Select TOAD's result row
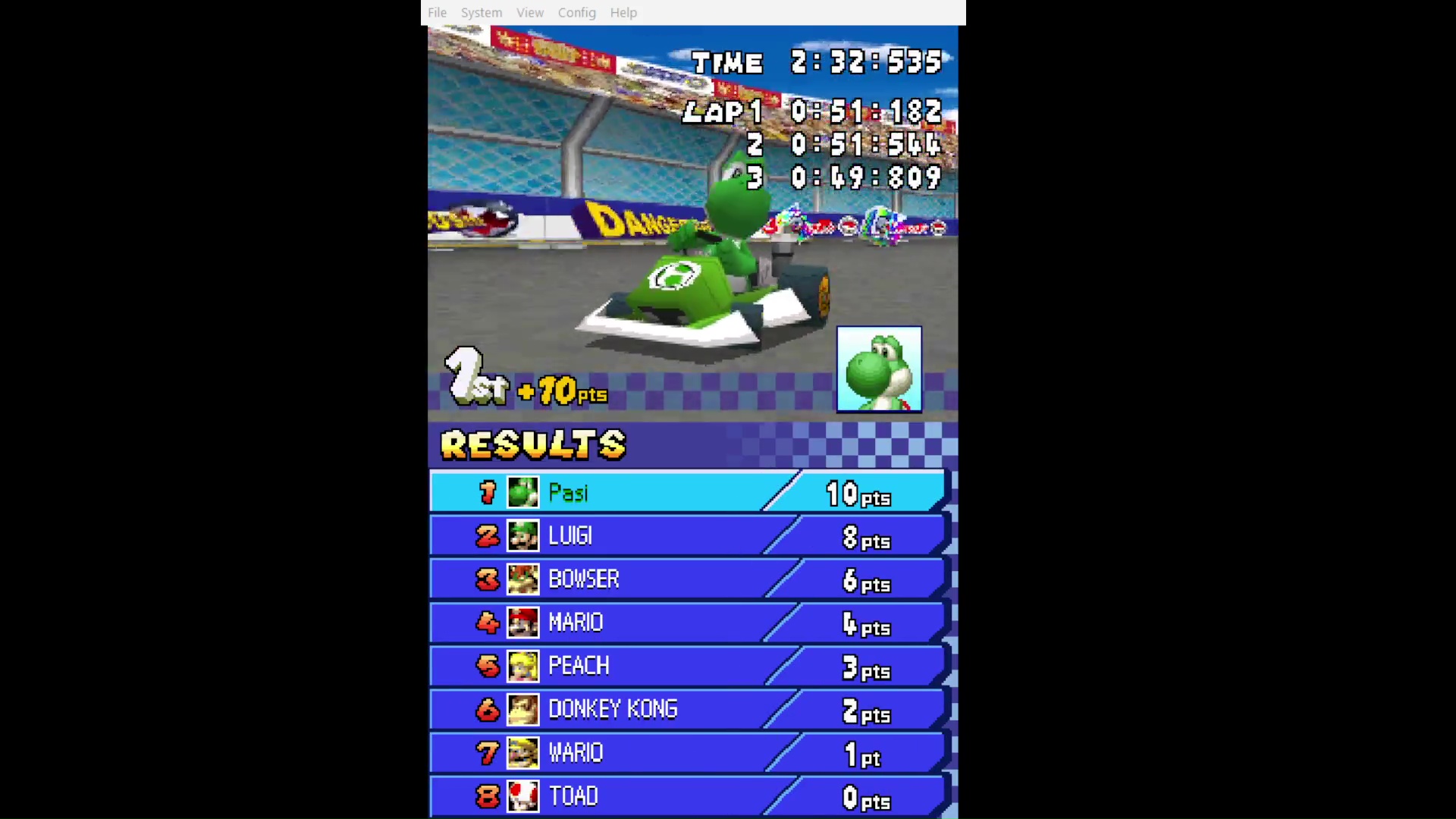Viewport: 1456px width, 819px height. point(687,795)
